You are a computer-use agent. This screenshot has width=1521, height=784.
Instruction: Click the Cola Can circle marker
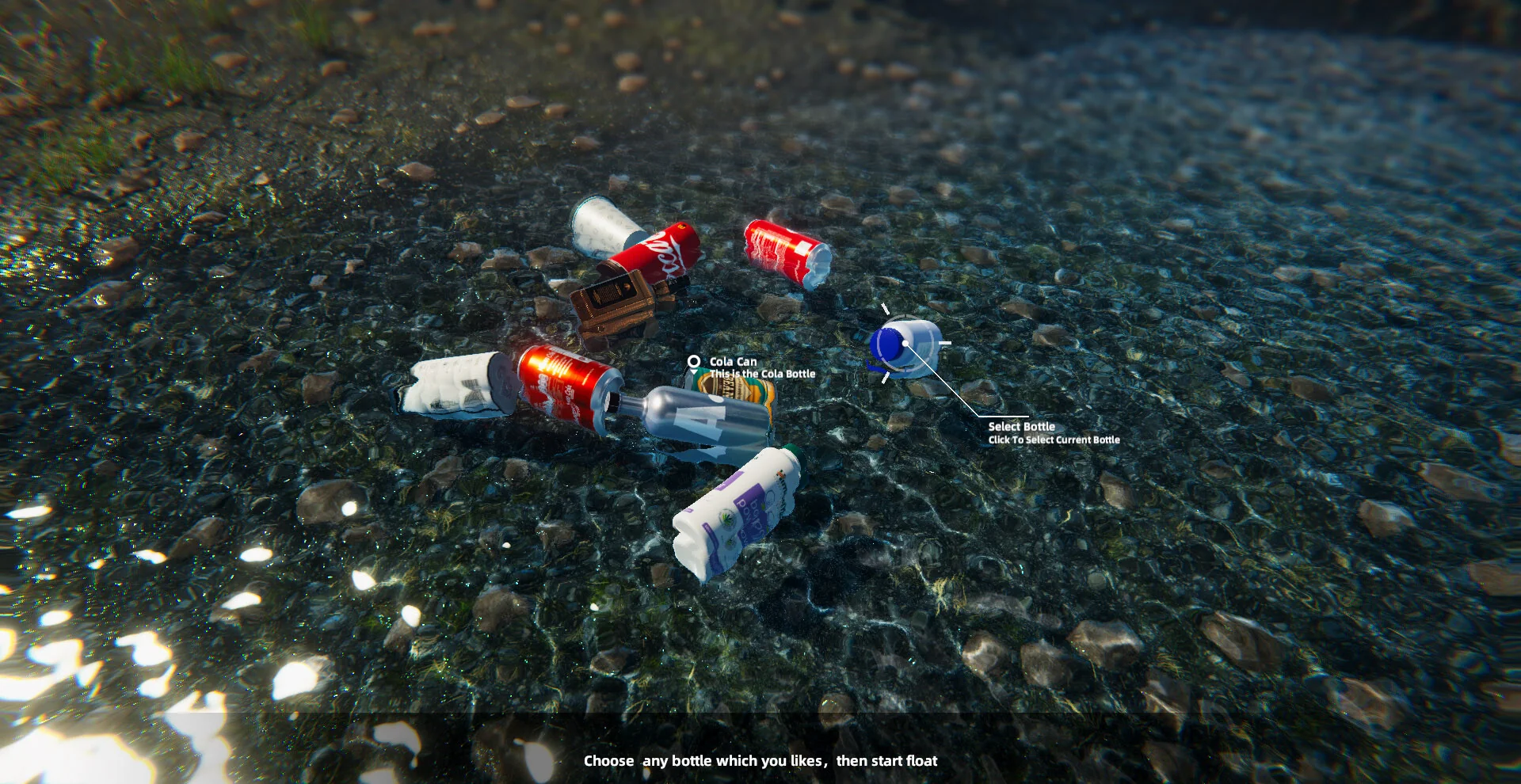(x=694, y=362)
